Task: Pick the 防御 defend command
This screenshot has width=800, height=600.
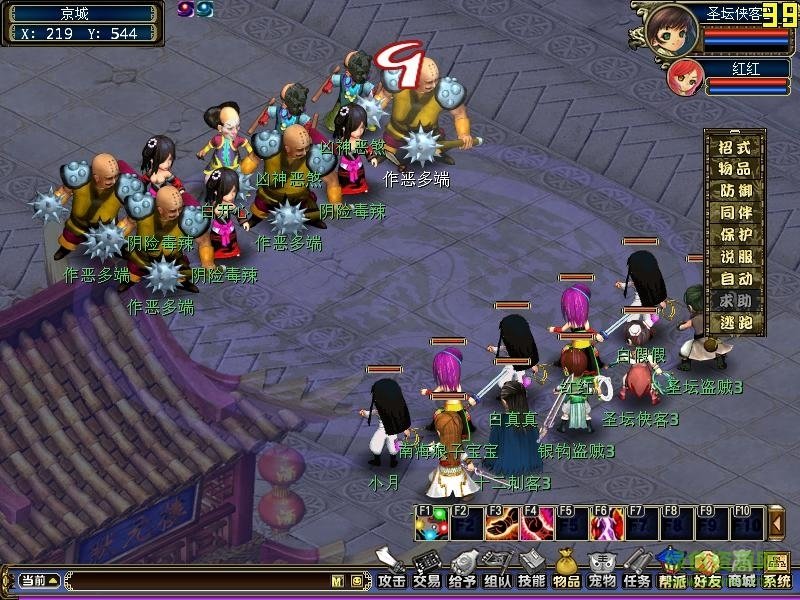Action: [x=735, y=190]
